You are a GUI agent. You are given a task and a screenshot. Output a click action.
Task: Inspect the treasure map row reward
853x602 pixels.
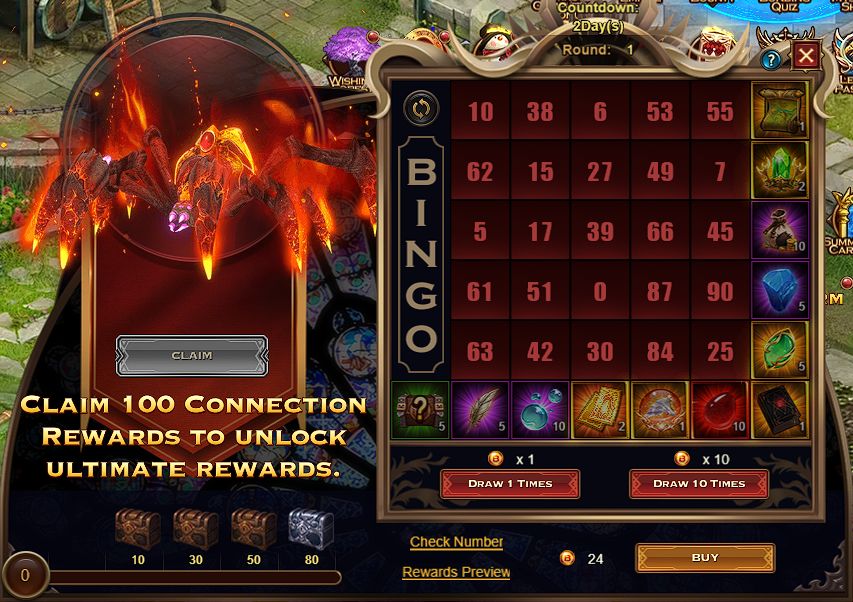point(780,111)
